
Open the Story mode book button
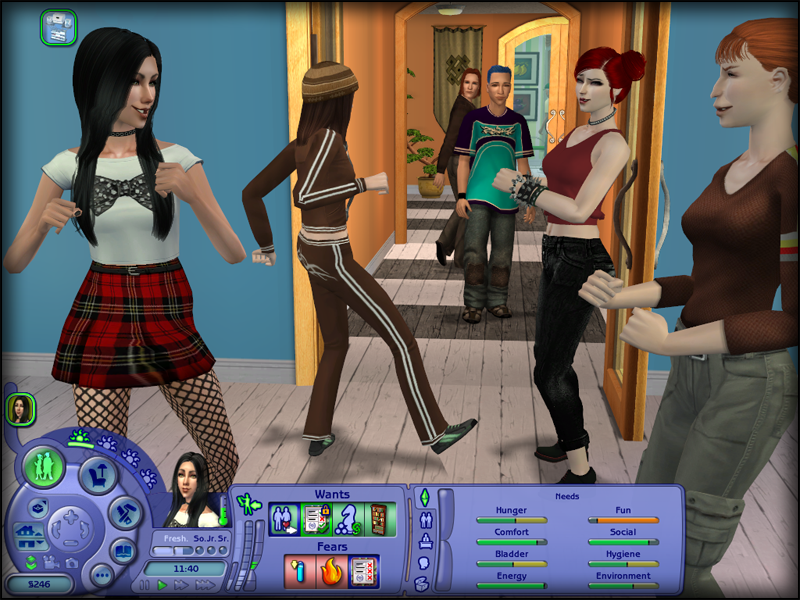122,551
